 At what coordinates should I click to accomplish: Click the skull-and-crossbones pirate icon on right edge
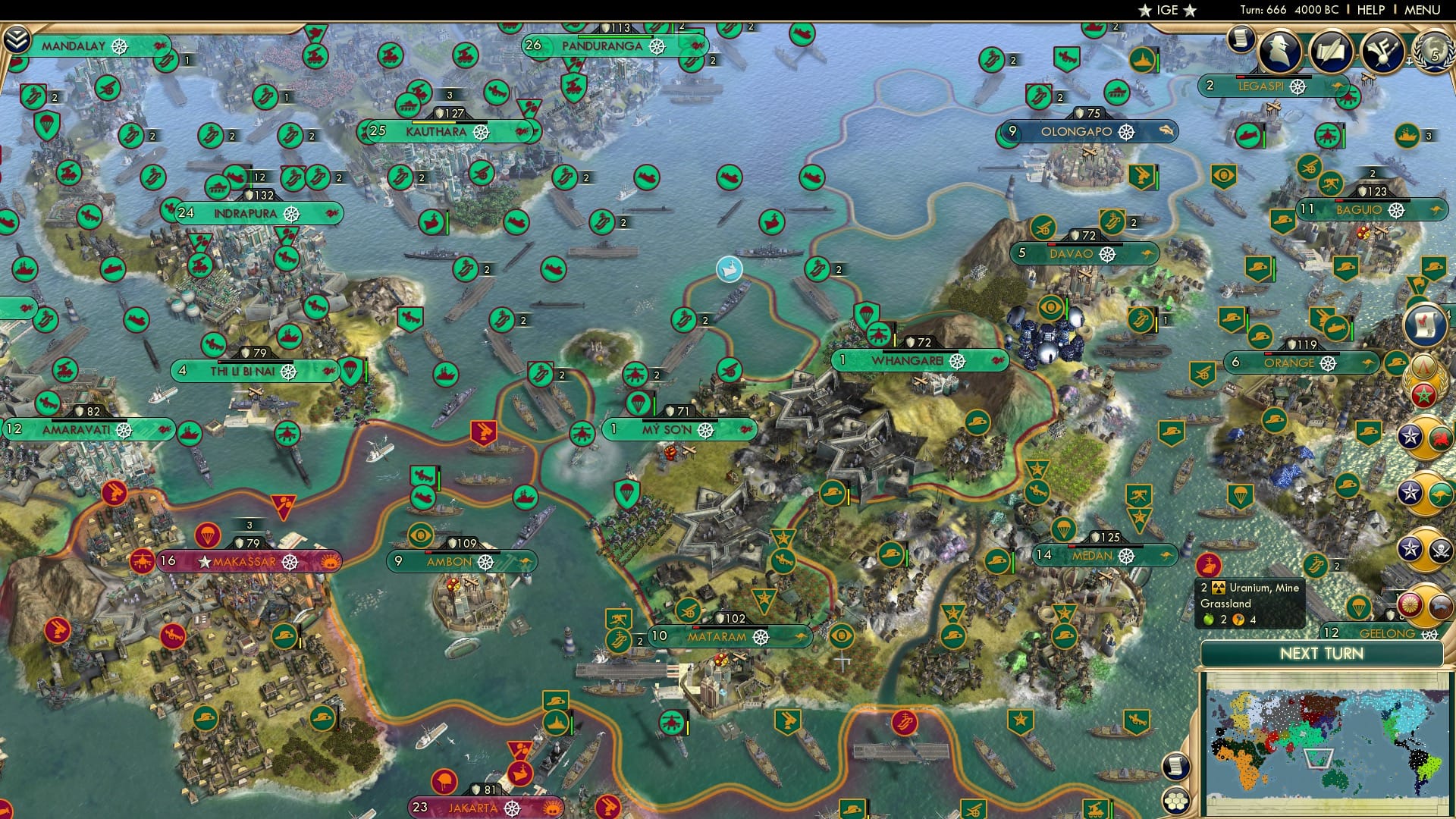(1442, 549)
